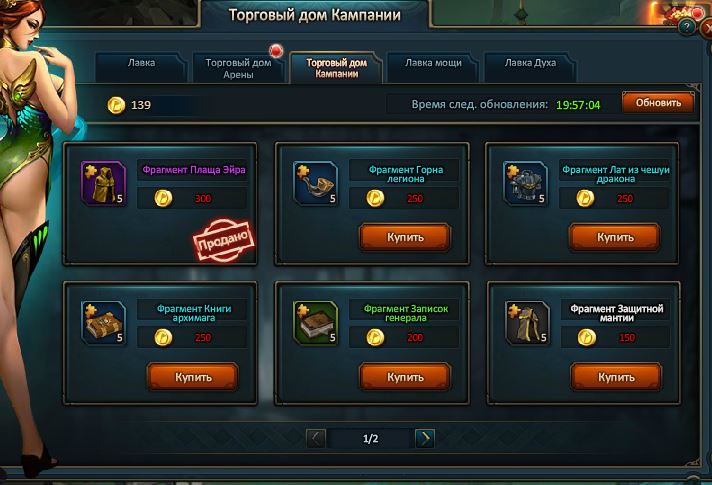Purchase the Фрагмент Записок генерала
The height and width of the screenshot is (485, 712).
405,376
